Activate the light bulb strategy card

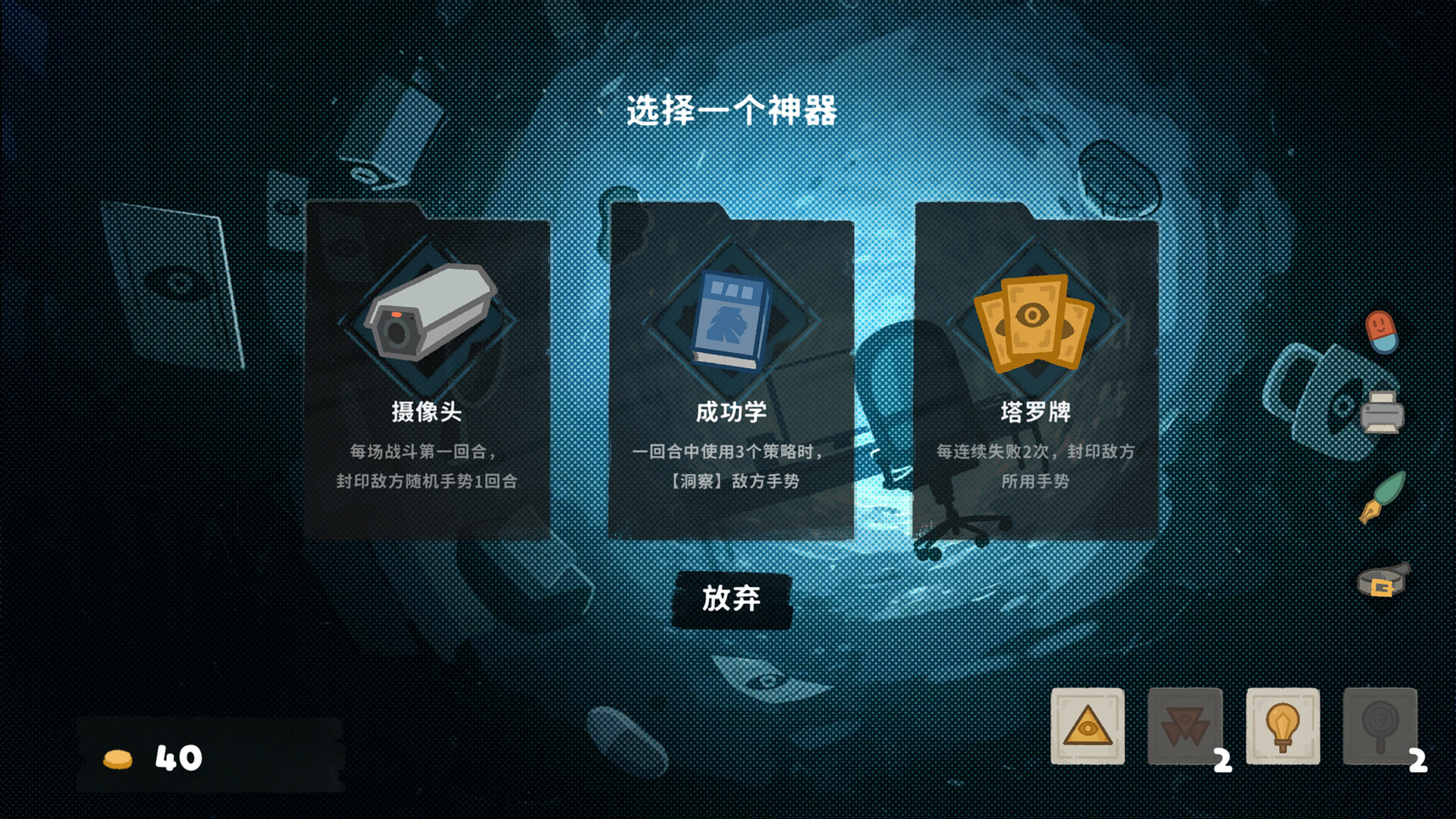[1282, 726]
